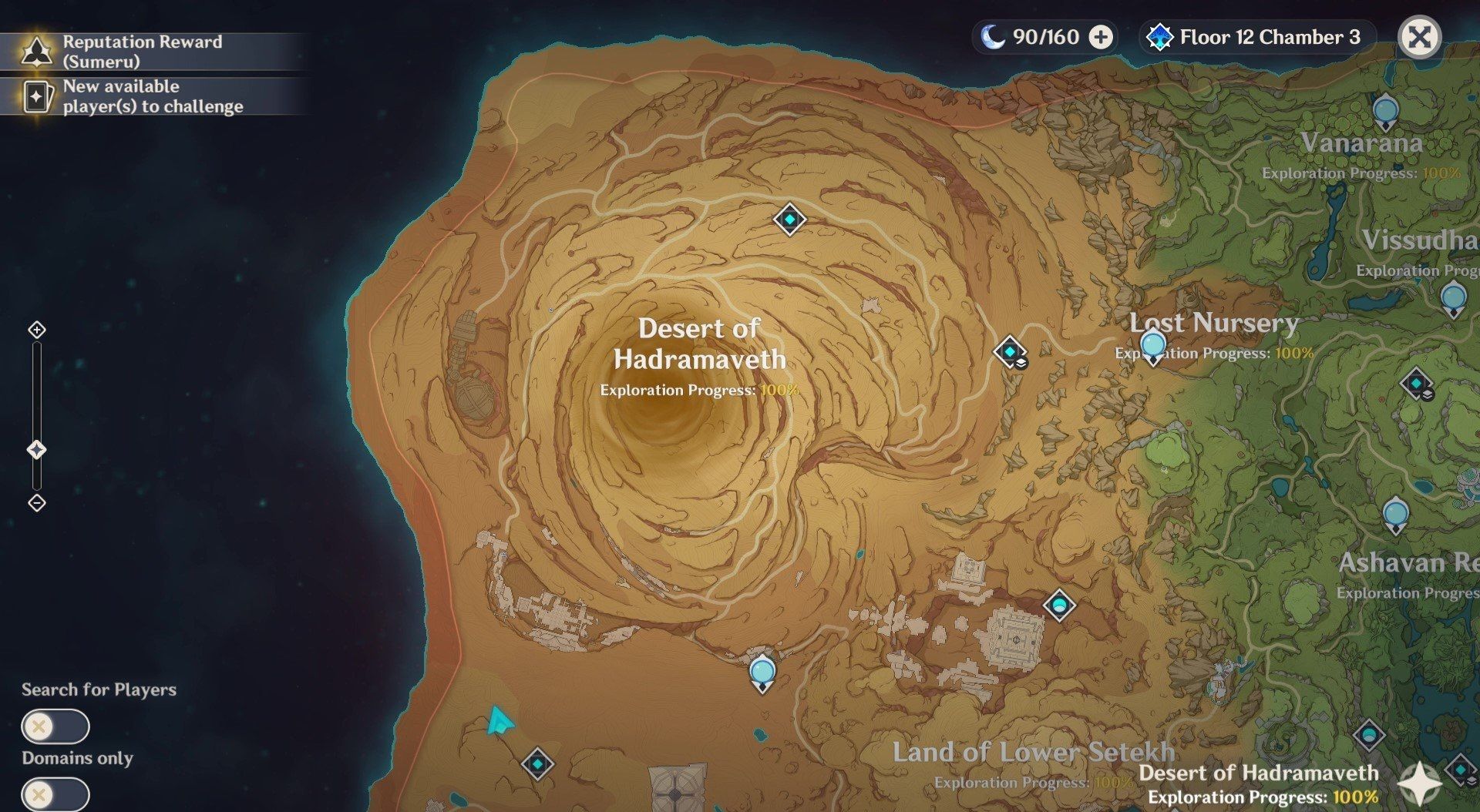
Task: Click the crescent moon Original Resin icon
Action: coord(994,36)
